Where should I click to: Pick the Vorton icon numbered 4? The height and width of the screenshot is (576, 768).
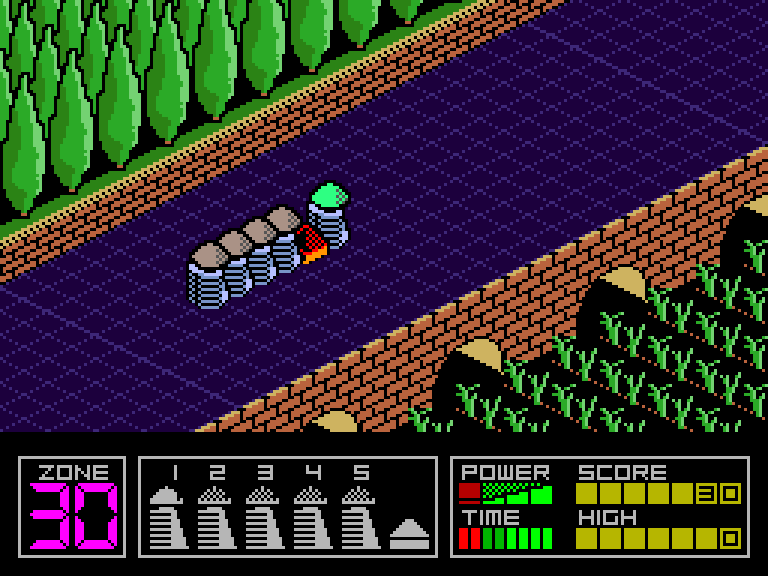click(312, 517)
